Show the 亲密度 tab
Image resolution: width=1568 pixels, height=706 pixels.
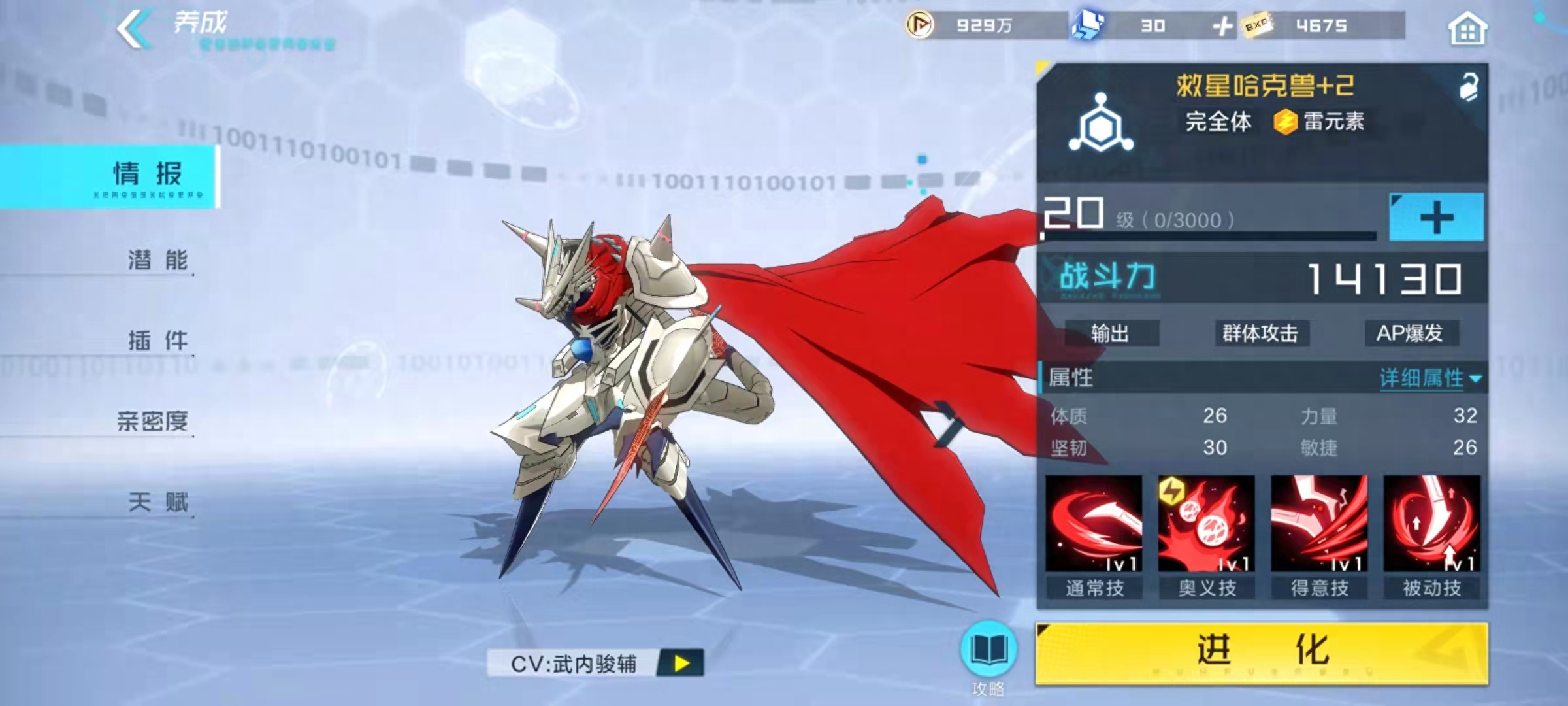click(153, 421)
